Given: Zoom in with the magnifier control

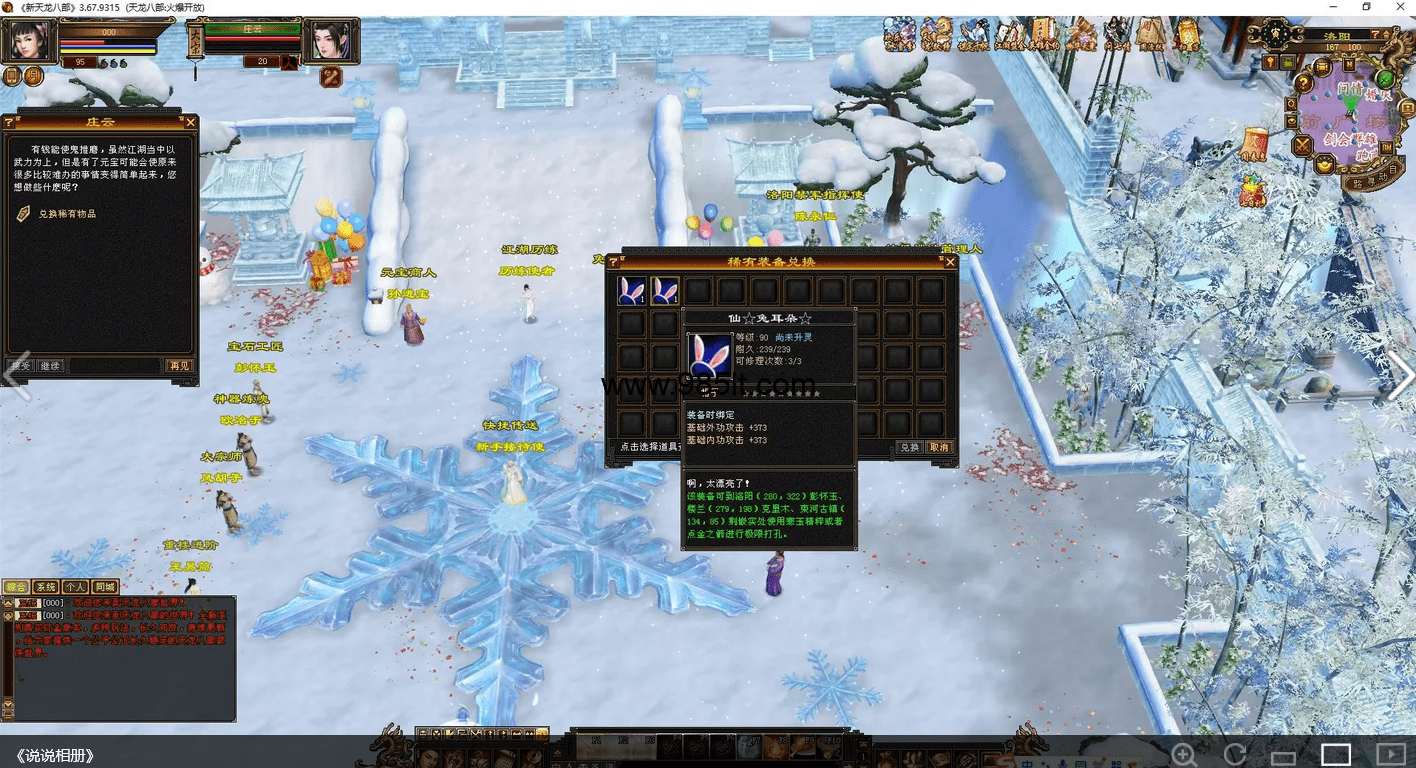Looking at the screenshot, I should point(1183,754).
